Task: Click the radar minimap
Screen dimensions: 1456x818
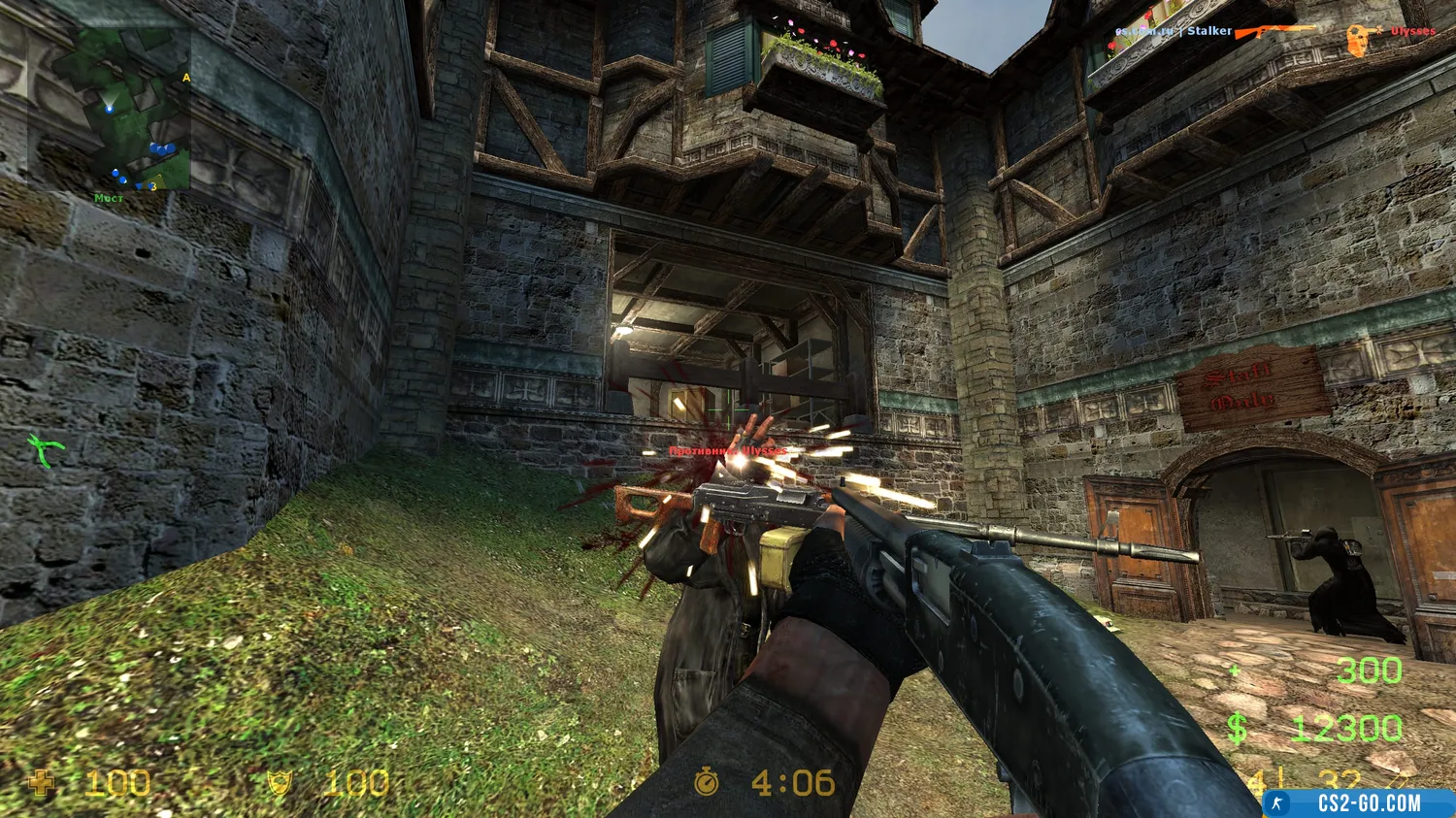Action: point(121,109)
